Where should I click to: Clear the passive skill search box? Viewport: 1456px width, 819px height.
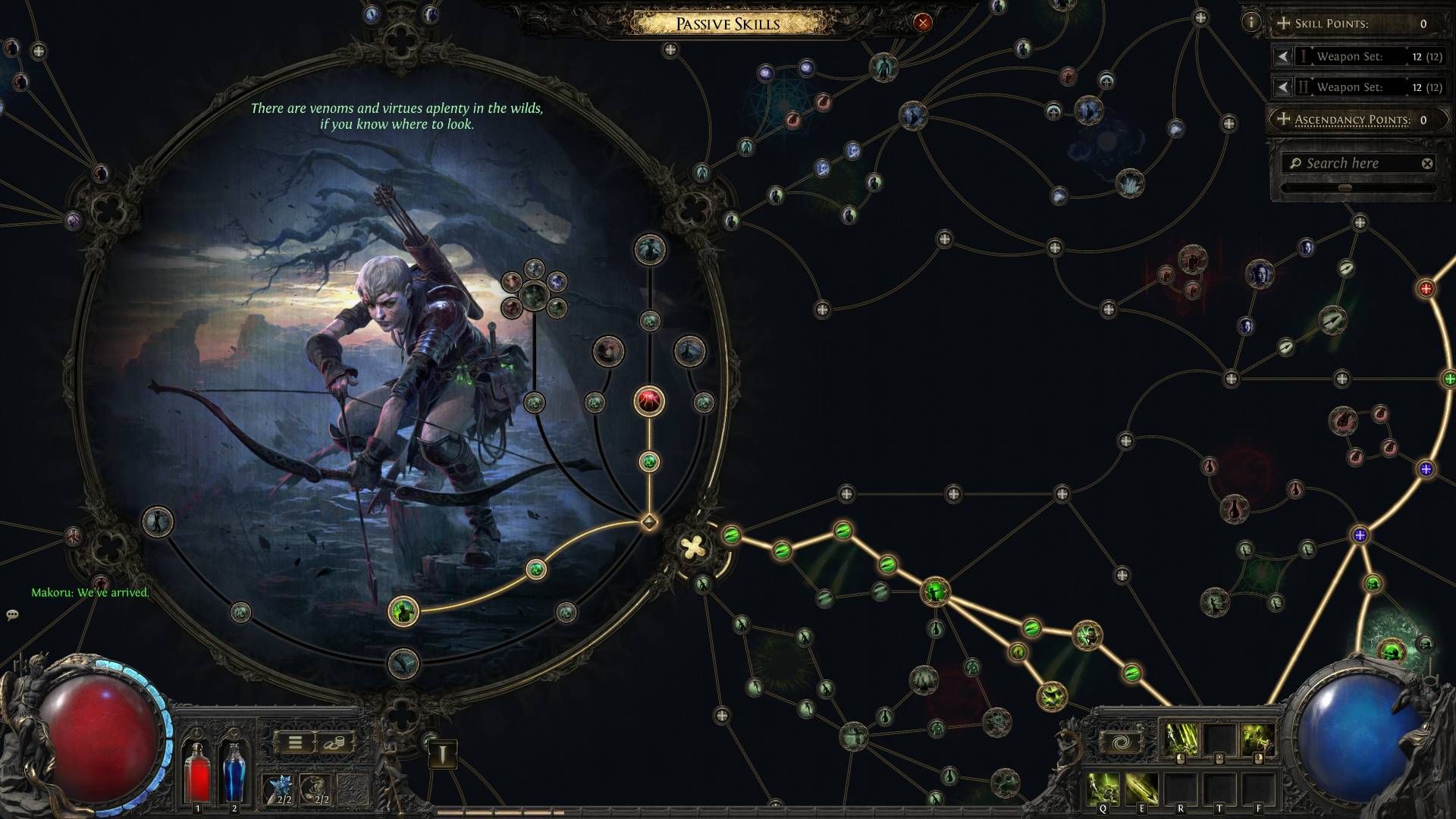(x=1427, y=163)
